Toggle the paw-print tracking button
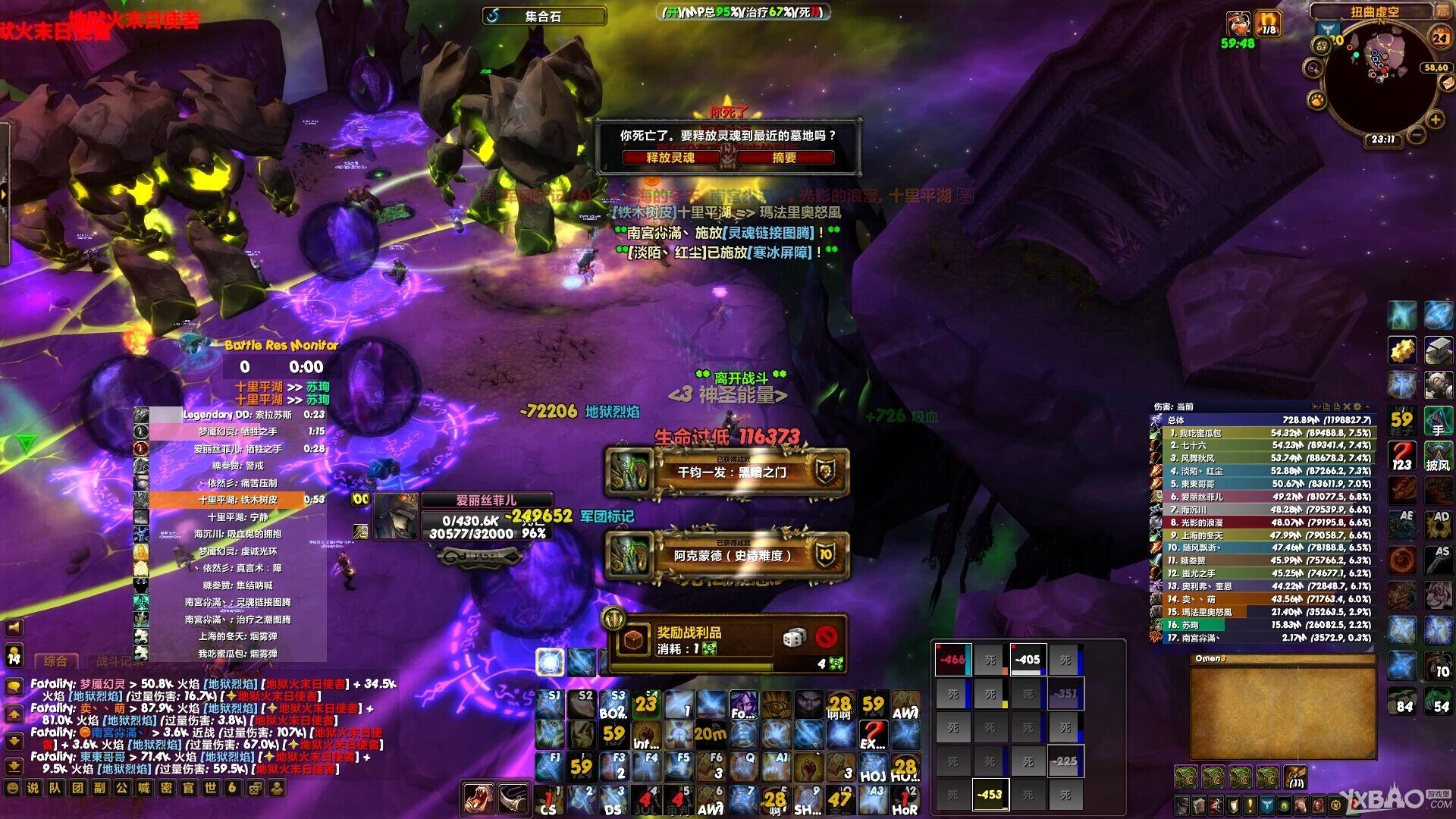Image resolution: width=1456 pixels, height=819 pixels. (x=1316, y=99)
